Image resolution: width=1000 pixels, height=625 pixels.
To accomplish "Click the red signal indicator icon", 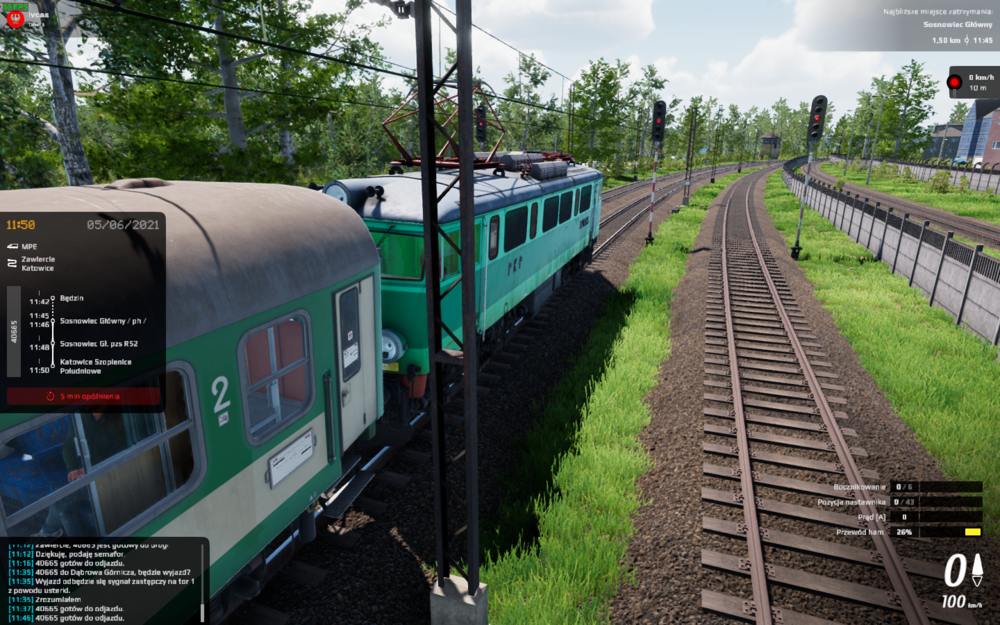I will (x=954, y=81).
